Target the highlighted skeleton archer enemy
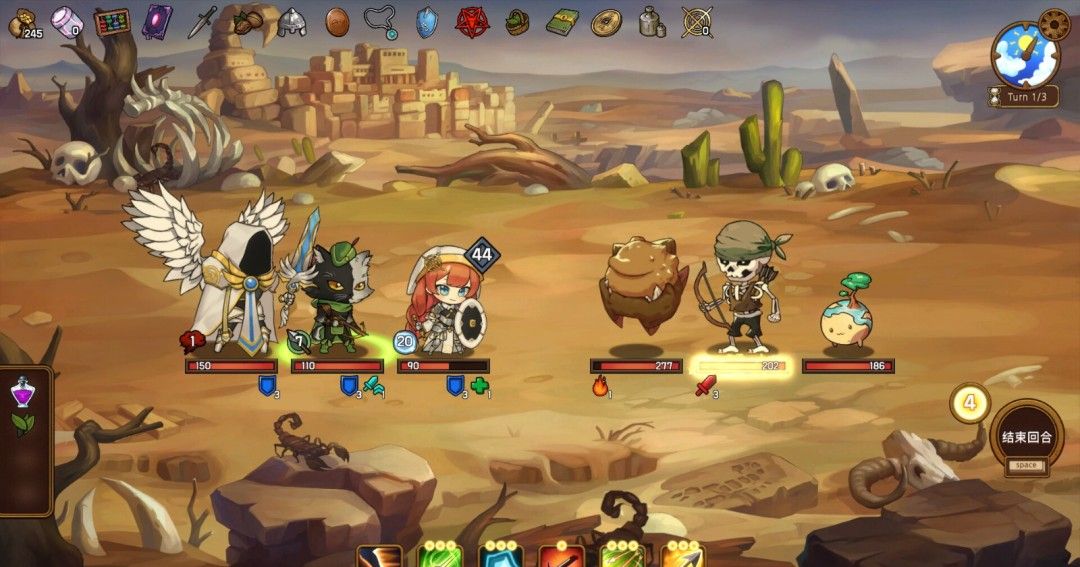 pyautogui.click(x=743, y=288)
